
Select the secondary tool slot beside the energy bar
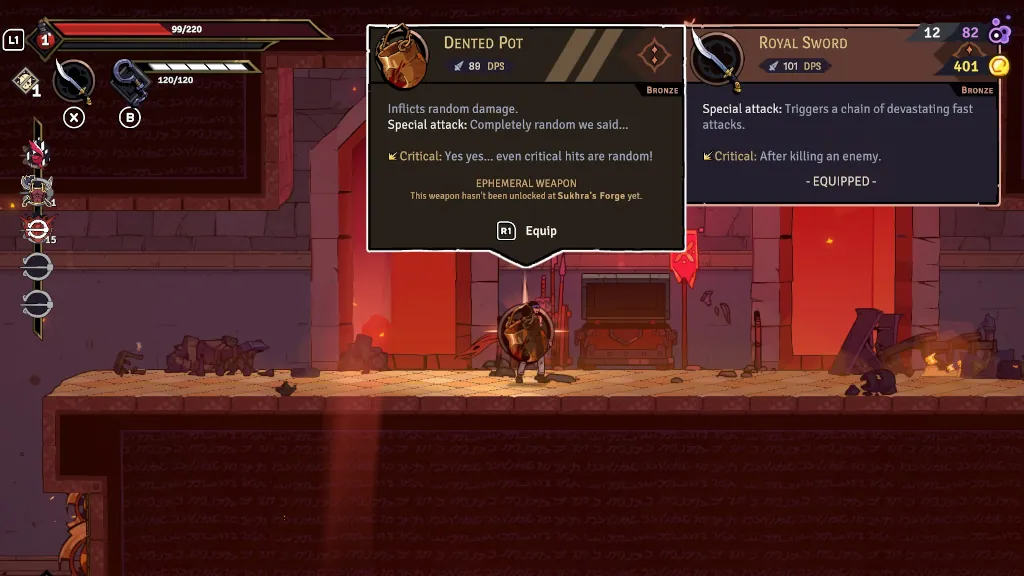coord(129,81)
